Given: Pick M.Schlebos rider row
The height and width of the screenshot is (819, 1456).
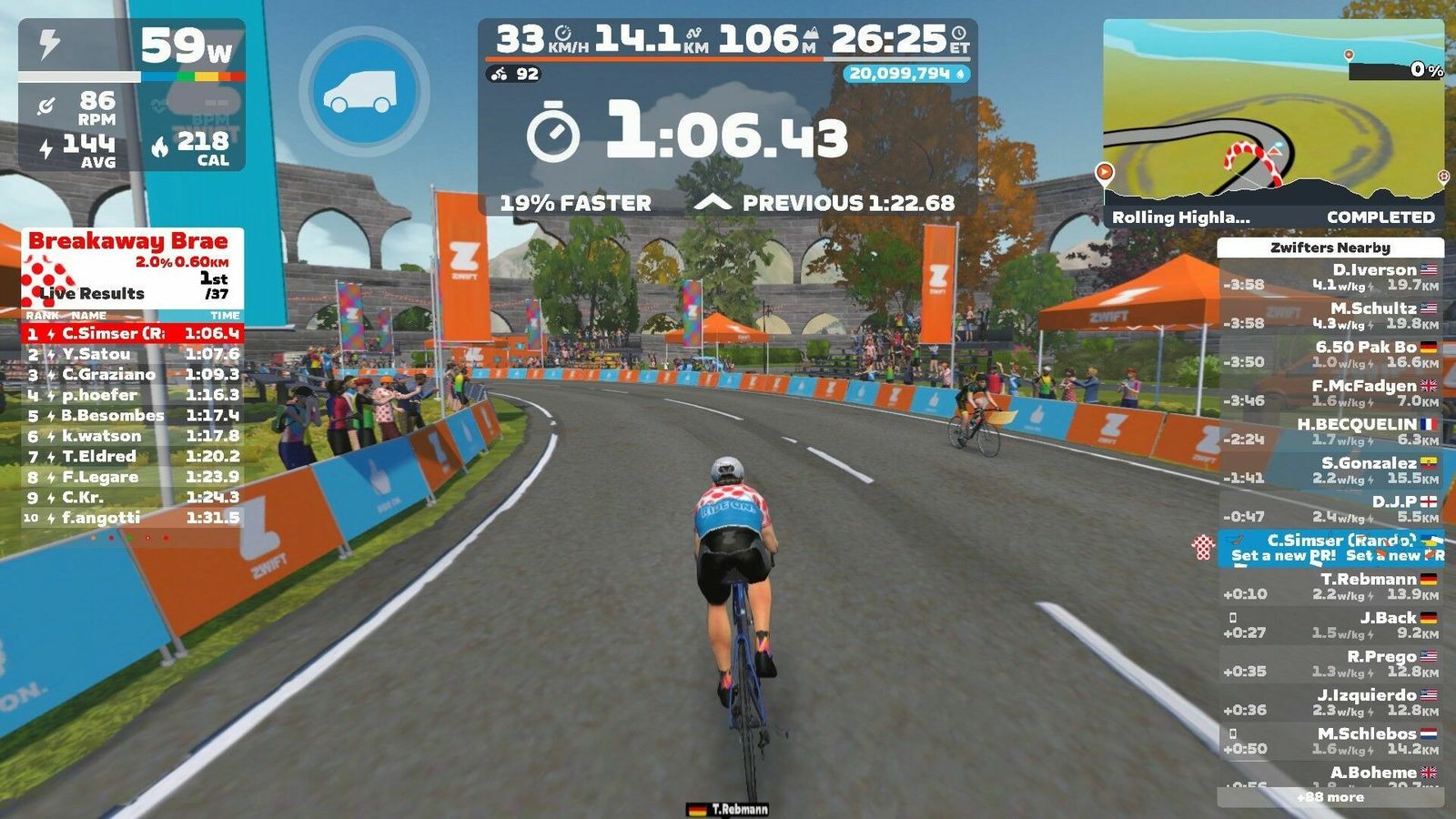Looking at the screenshot, I should pos(1330,741).
